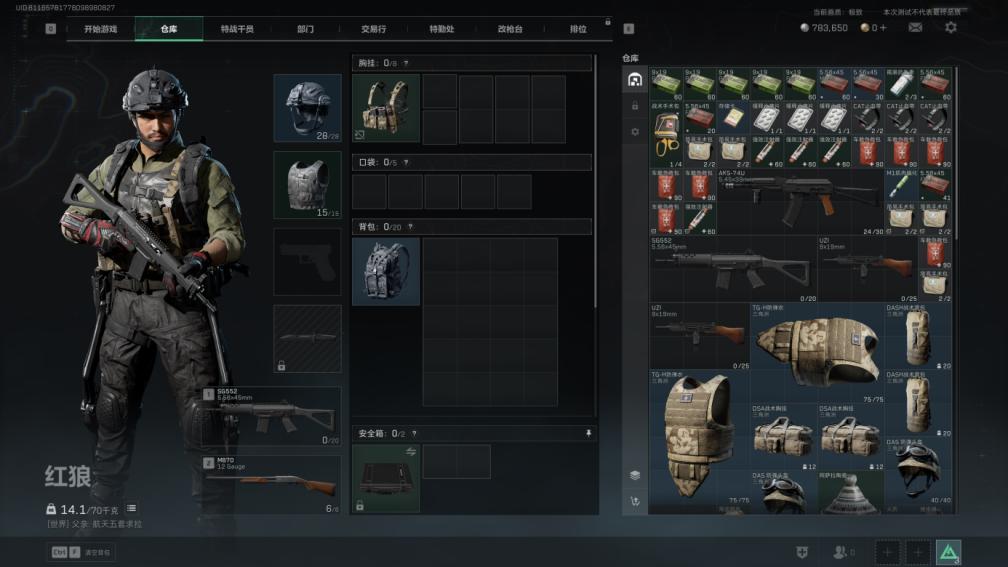Switch to the 排位 tab
Viewport: 1008px width, 567px height.
coord(578,29)
